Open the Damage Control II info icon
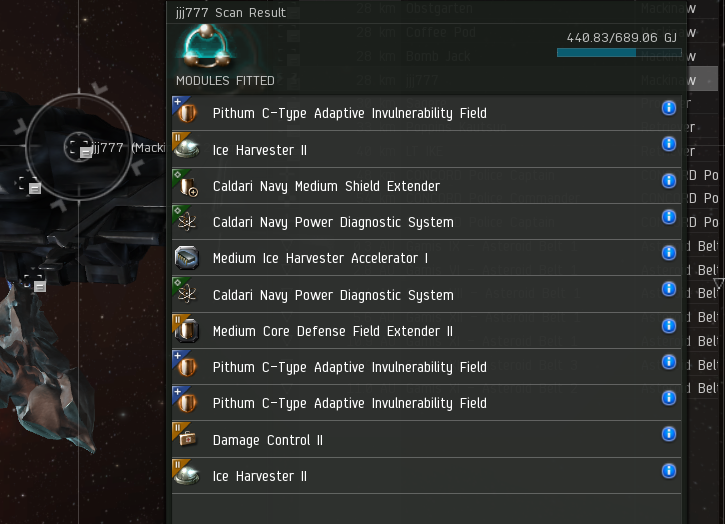 click(669, 434)
